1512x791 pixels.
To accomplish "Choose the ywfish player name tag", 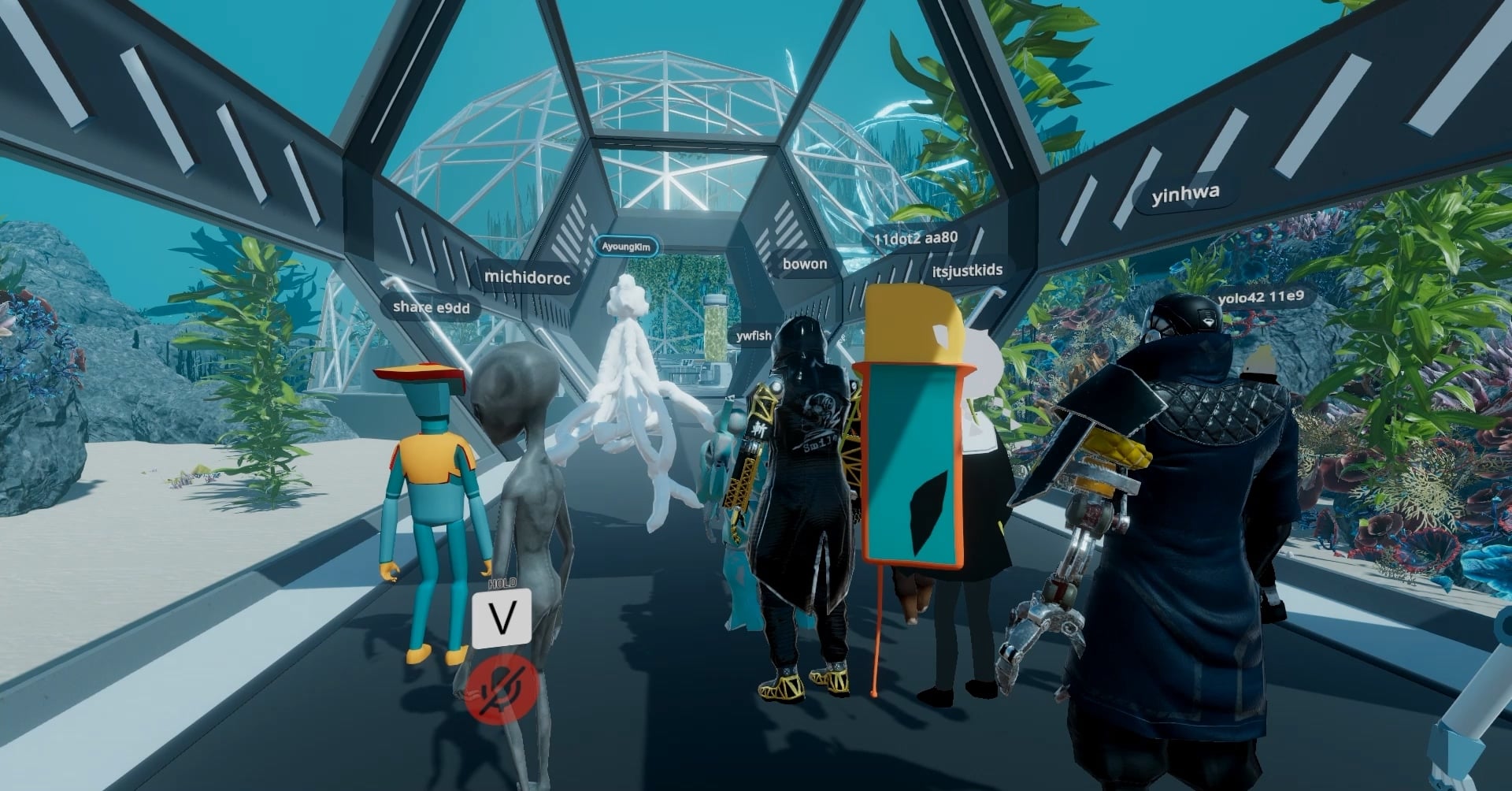I will click(754, 336).
